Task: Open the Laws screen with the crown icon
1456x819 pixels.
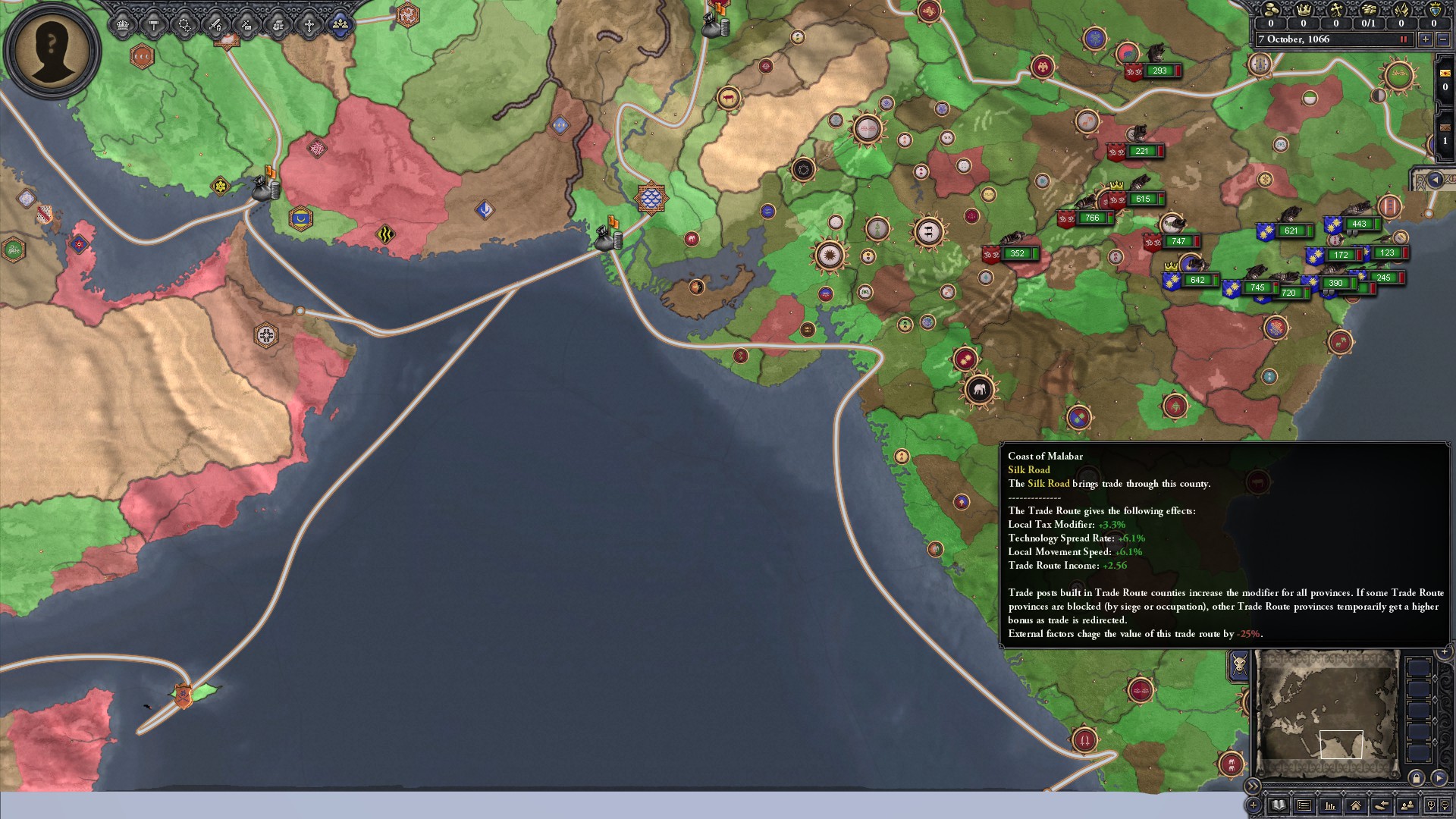Action: coord(122,24)
